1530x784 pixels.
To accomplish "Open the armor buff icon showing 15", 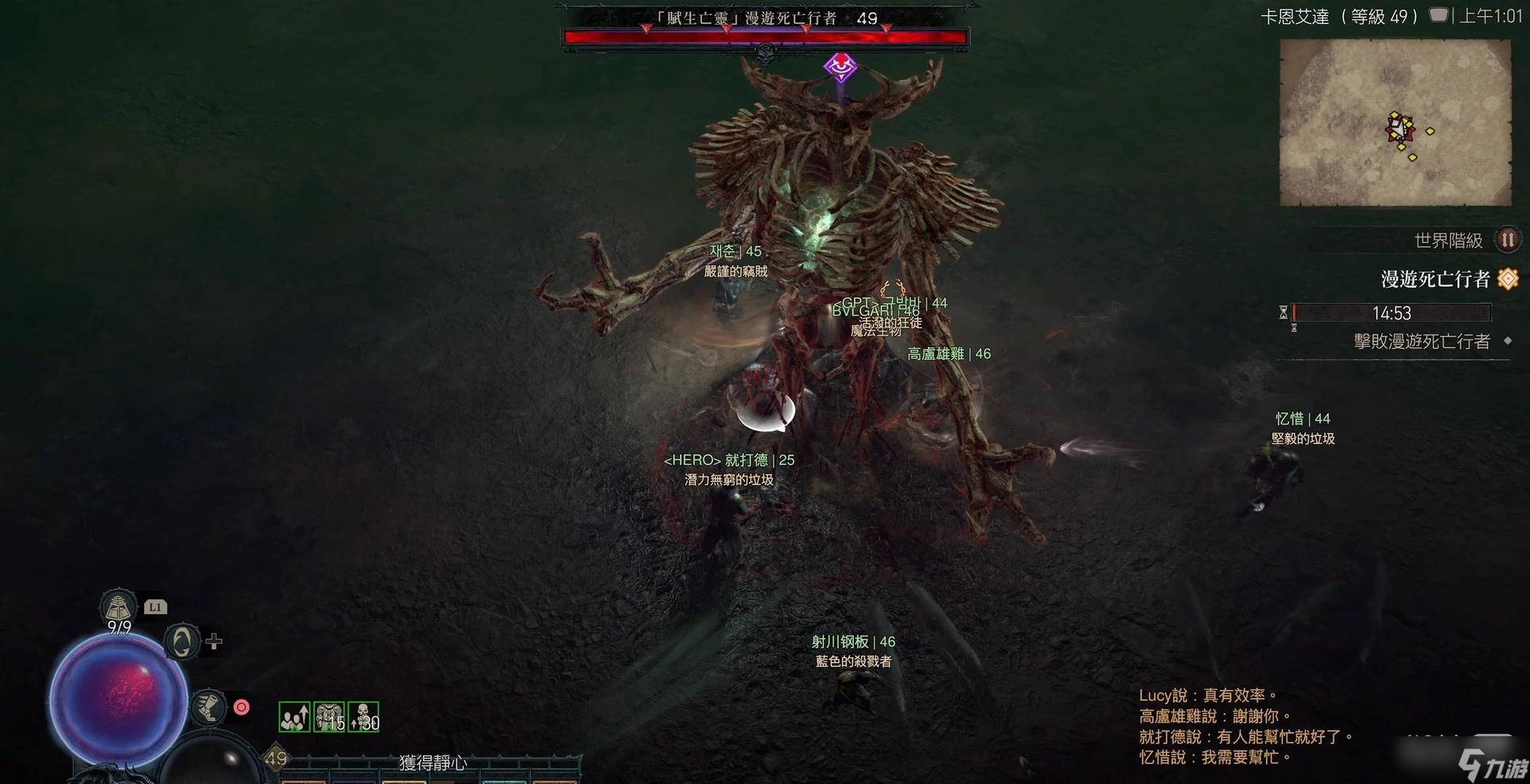I will point(328,716).
